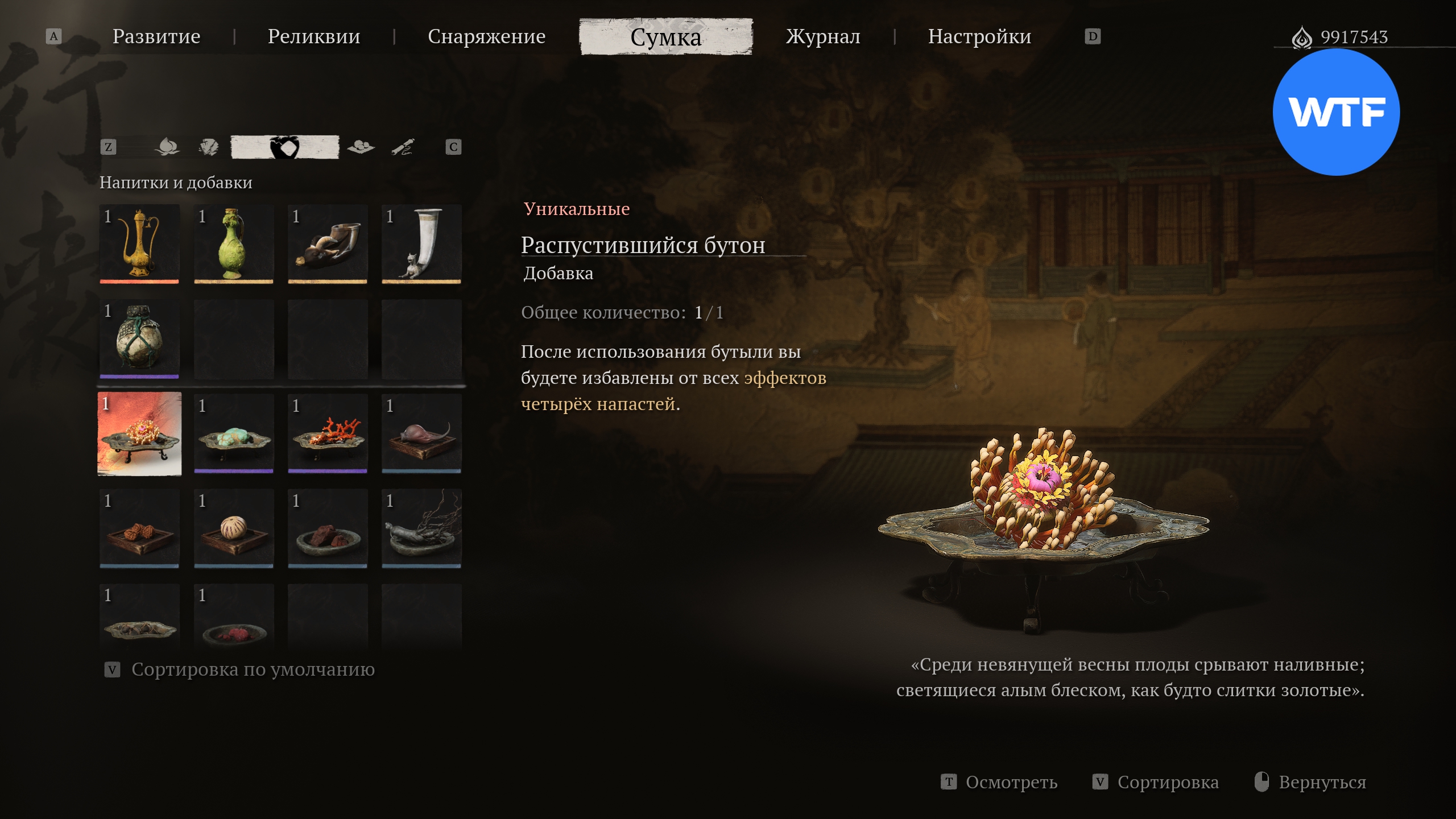Switch to the Развитие tab
Screen dimensions: 1456x819
pyautogui.click(x=156, y=36)
